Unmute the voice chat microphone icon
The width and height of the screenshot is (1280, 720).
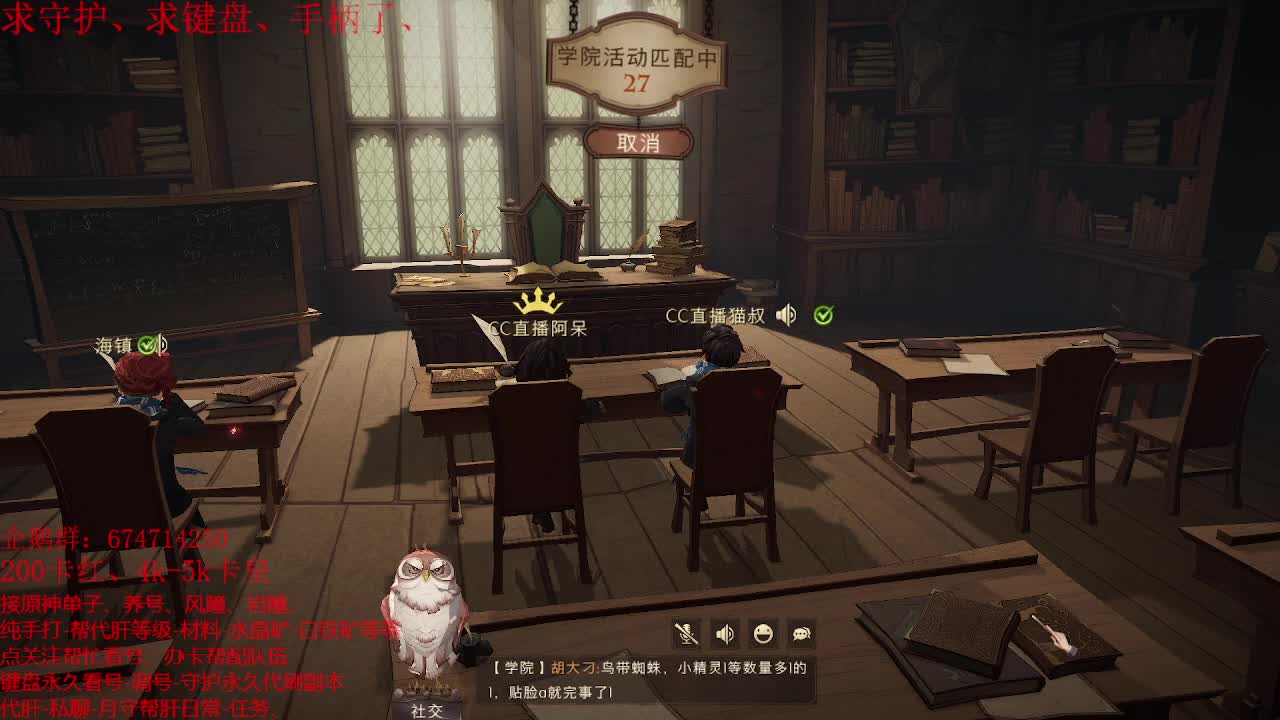688,633
